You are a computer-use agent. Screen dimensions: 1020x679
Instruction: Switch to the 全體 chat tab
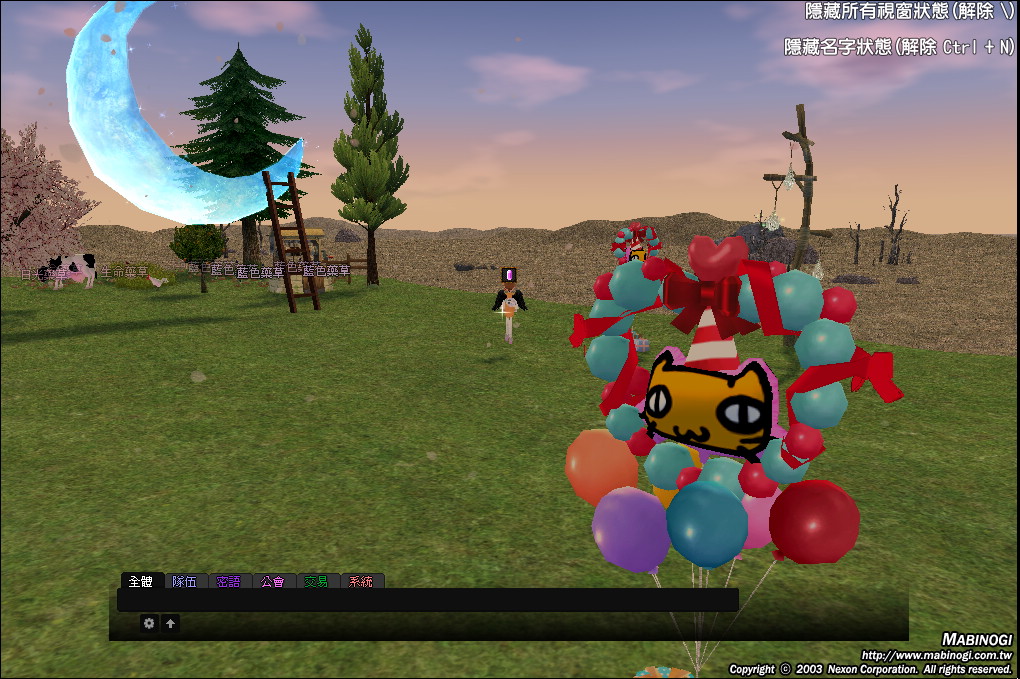(140, 581)
